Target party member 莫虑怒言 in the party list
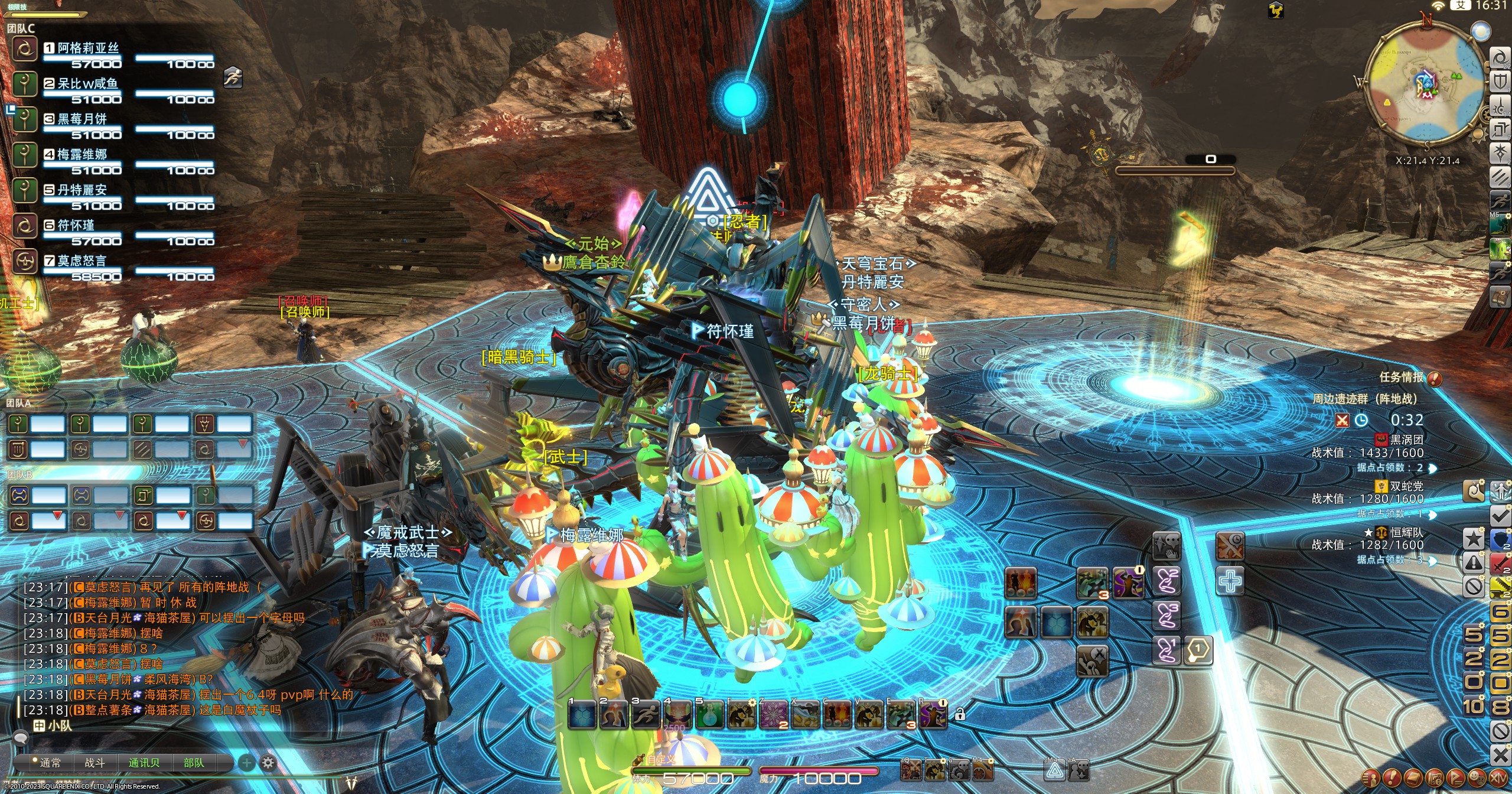This screenshot has height=794, width=1512. (x=83, y=261)
